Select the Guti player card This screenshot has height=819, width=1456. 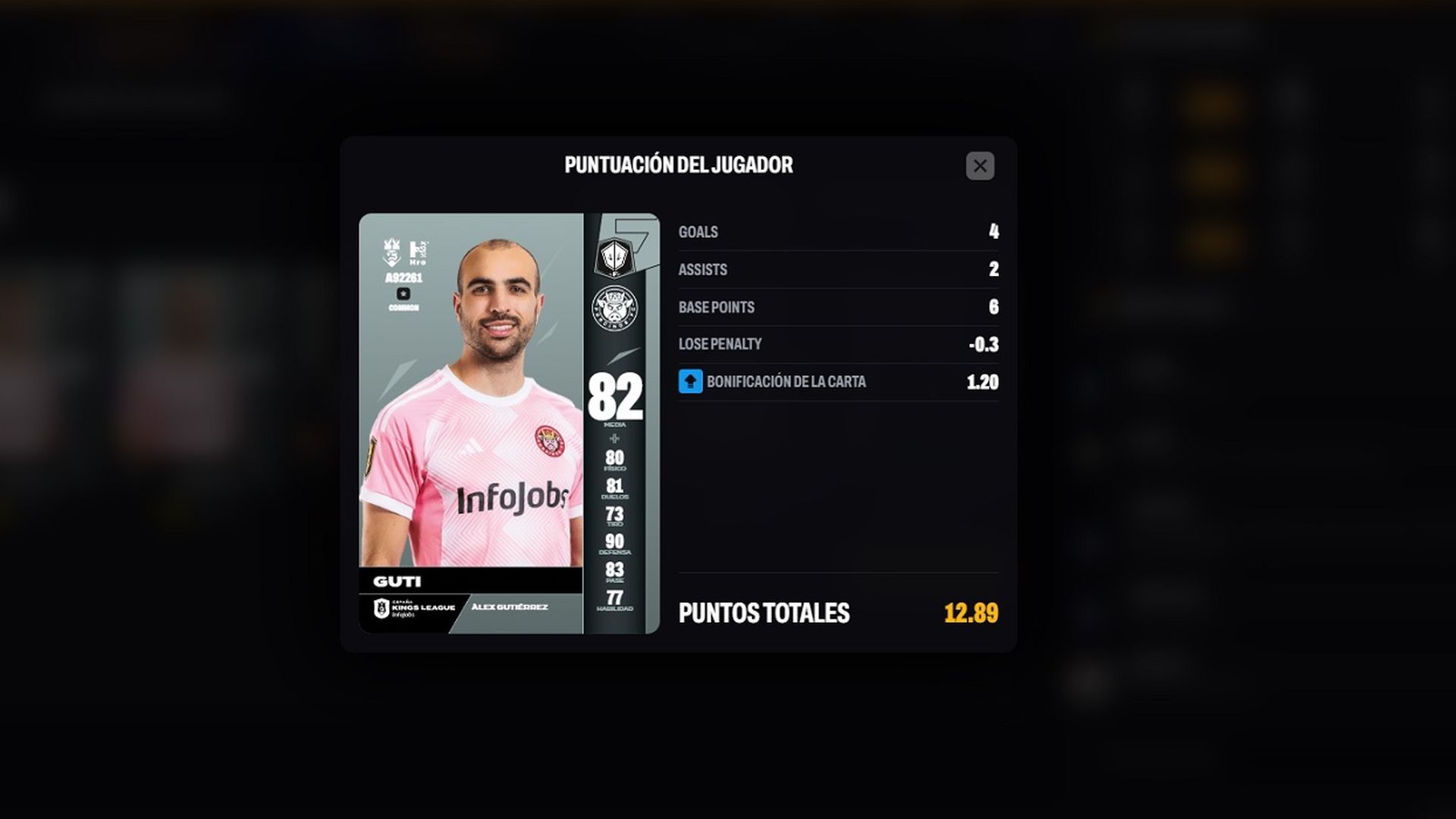coord(509,423)
